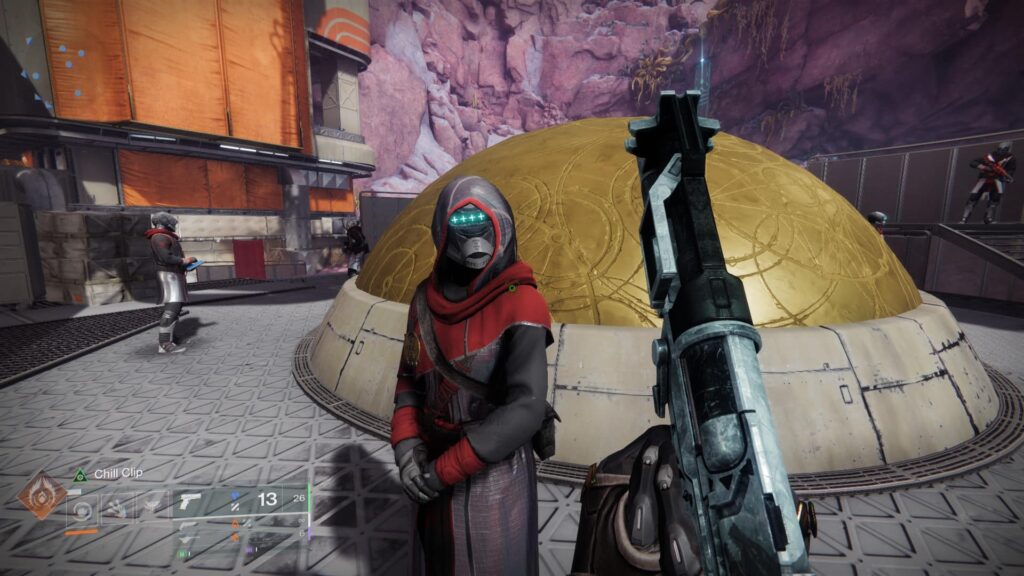Activate the grenade ability slot
Viewport: 1024px width, 576px height.
point(82,508)
